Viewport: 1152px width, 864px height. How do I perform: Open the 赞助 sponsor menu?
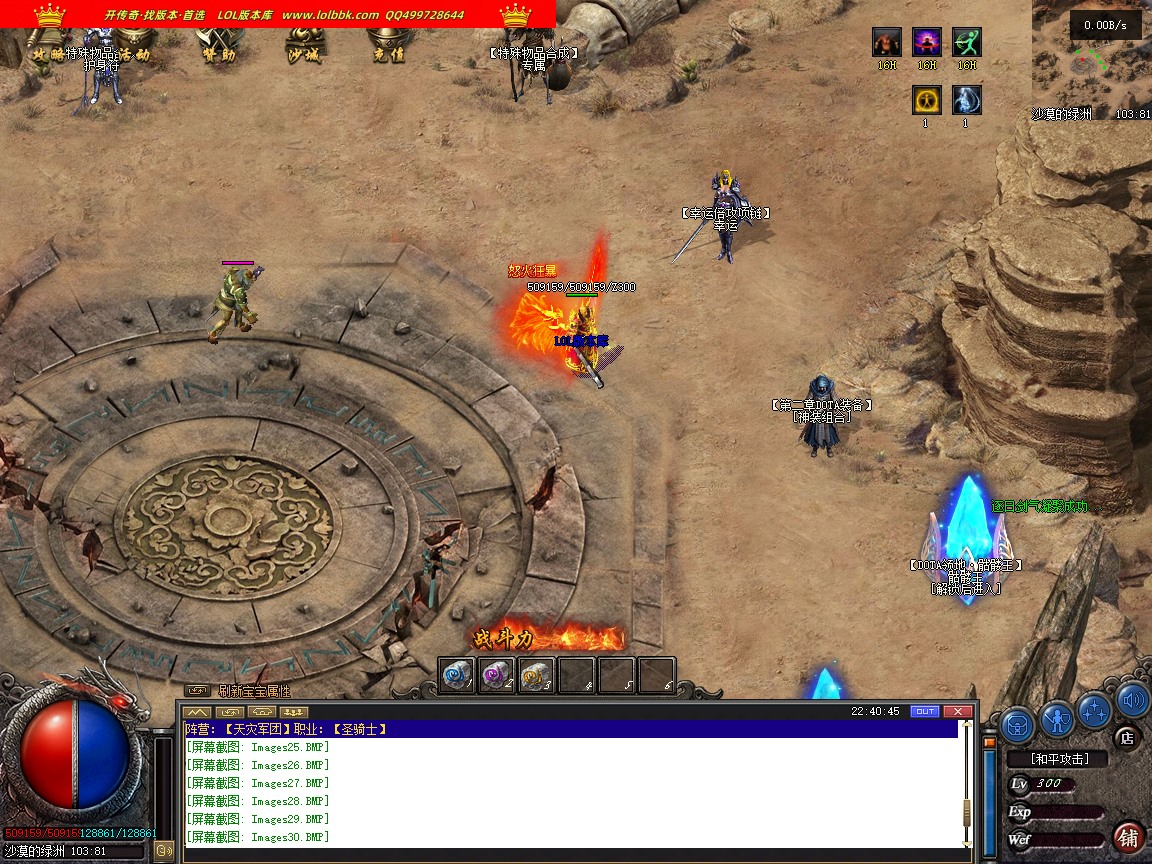pyautogui.click(x=218, y=55)
